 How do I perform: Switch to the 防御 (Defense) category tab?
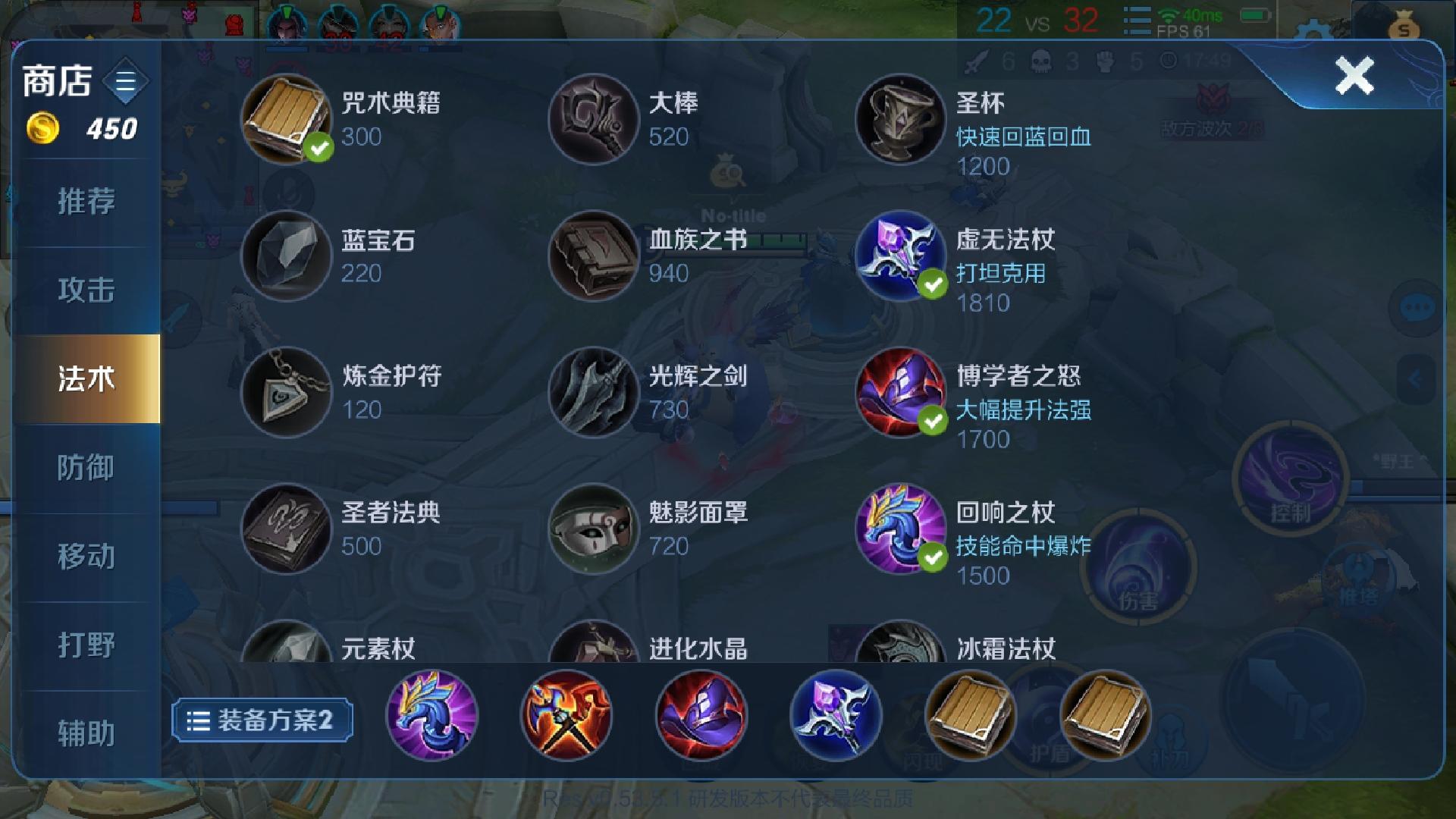86,468
